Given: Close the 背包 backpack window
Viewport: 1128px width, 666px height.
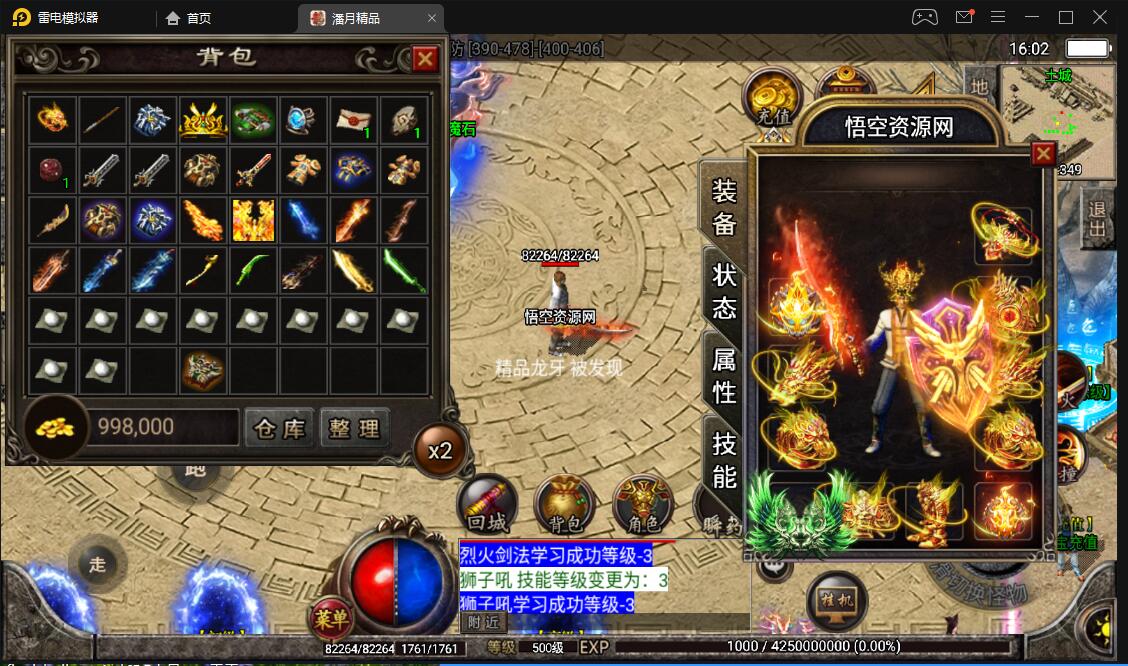Looking at the screenshot, I should (x=425, y=59).
